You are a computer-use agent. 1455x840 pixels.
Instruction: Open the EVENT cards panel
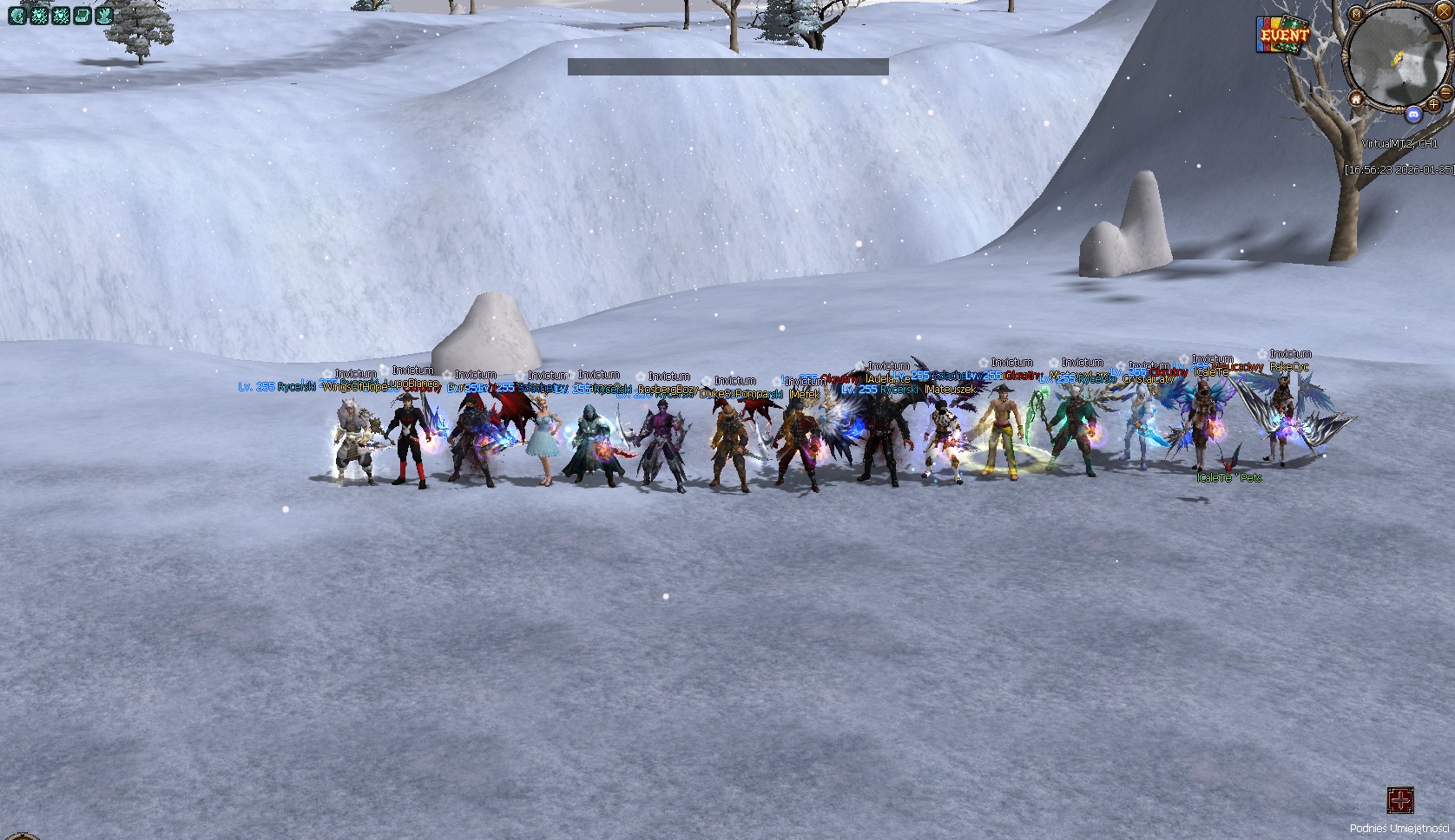click(x=1283, y=36)
